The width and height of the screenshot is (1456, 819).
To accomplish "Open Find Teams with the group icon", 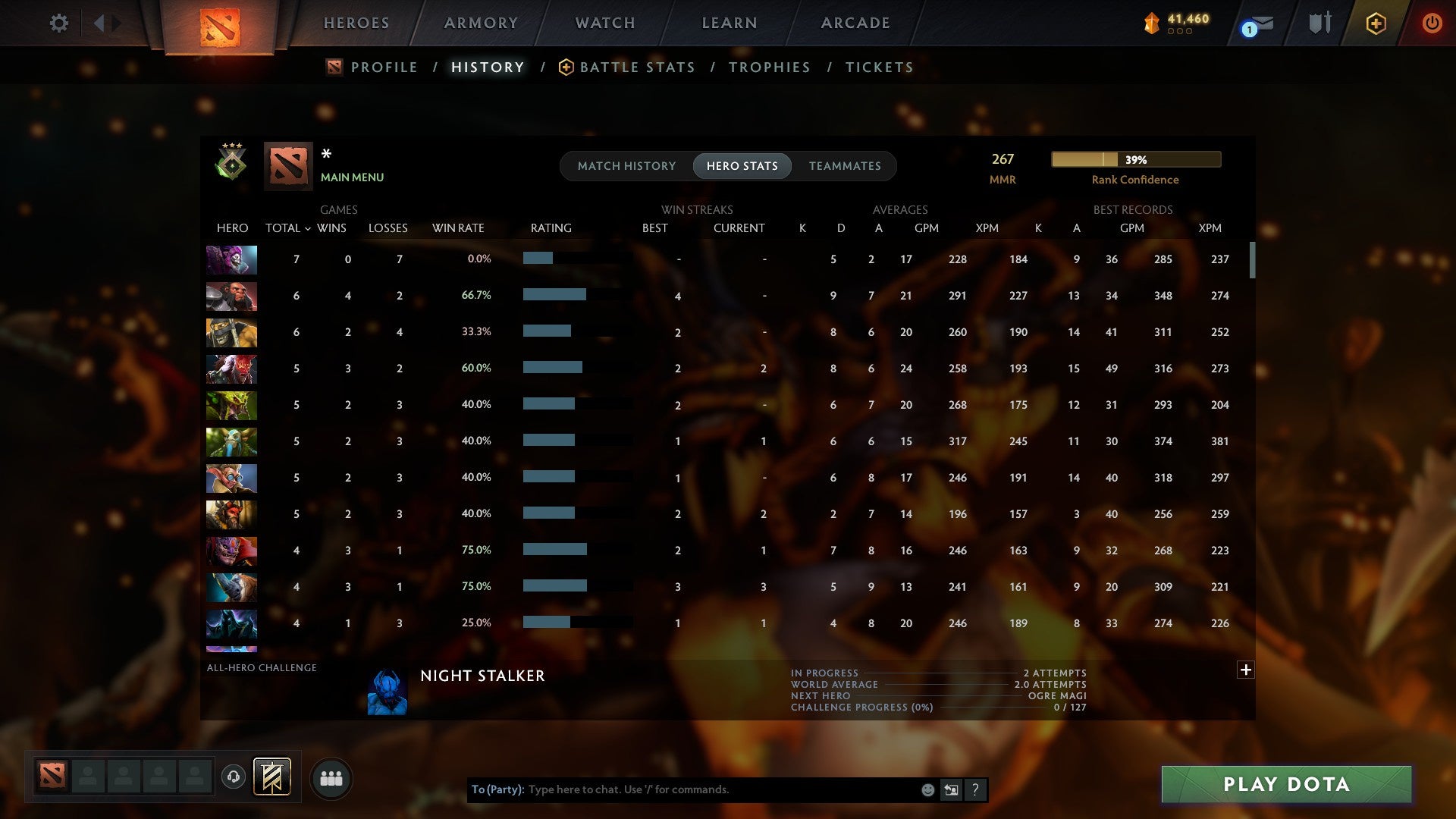I will [331, 777].
